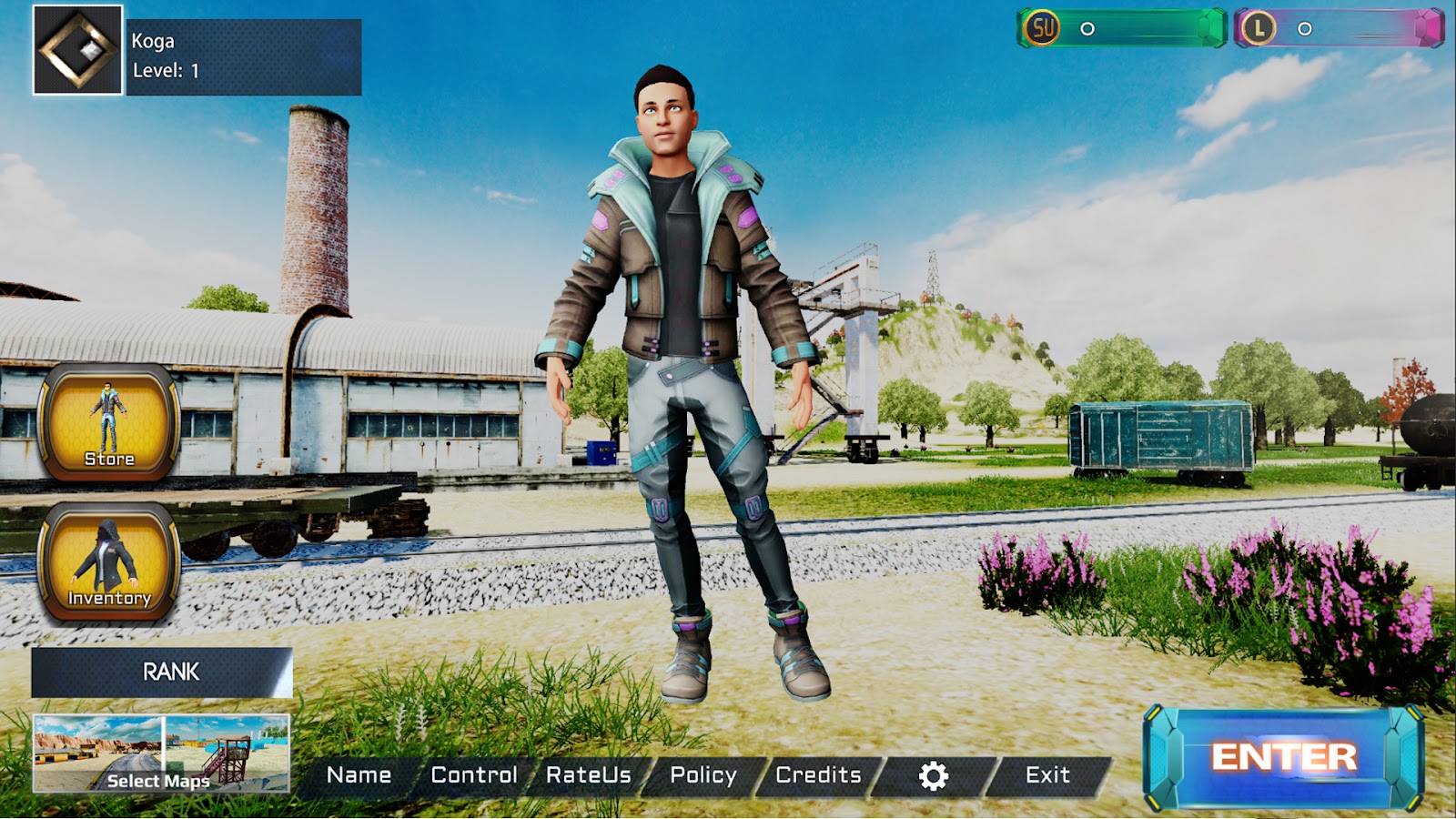The height and width of the screenshot is (819, 1456).
Task: Open the Control menu
Action: [x=473, y=775]
